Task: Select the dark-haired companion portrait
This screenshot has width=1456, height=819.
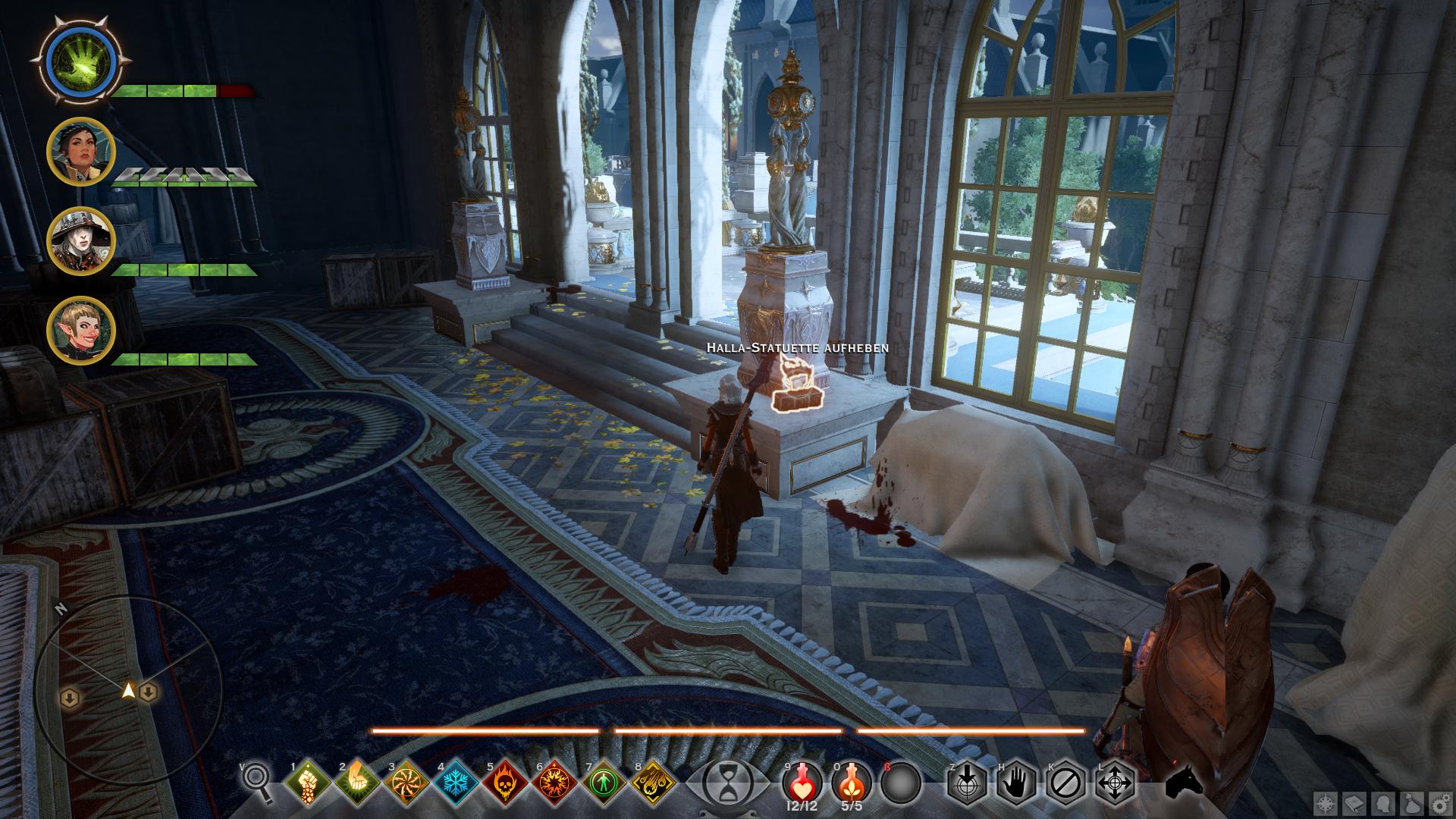Action: [80, 151]
